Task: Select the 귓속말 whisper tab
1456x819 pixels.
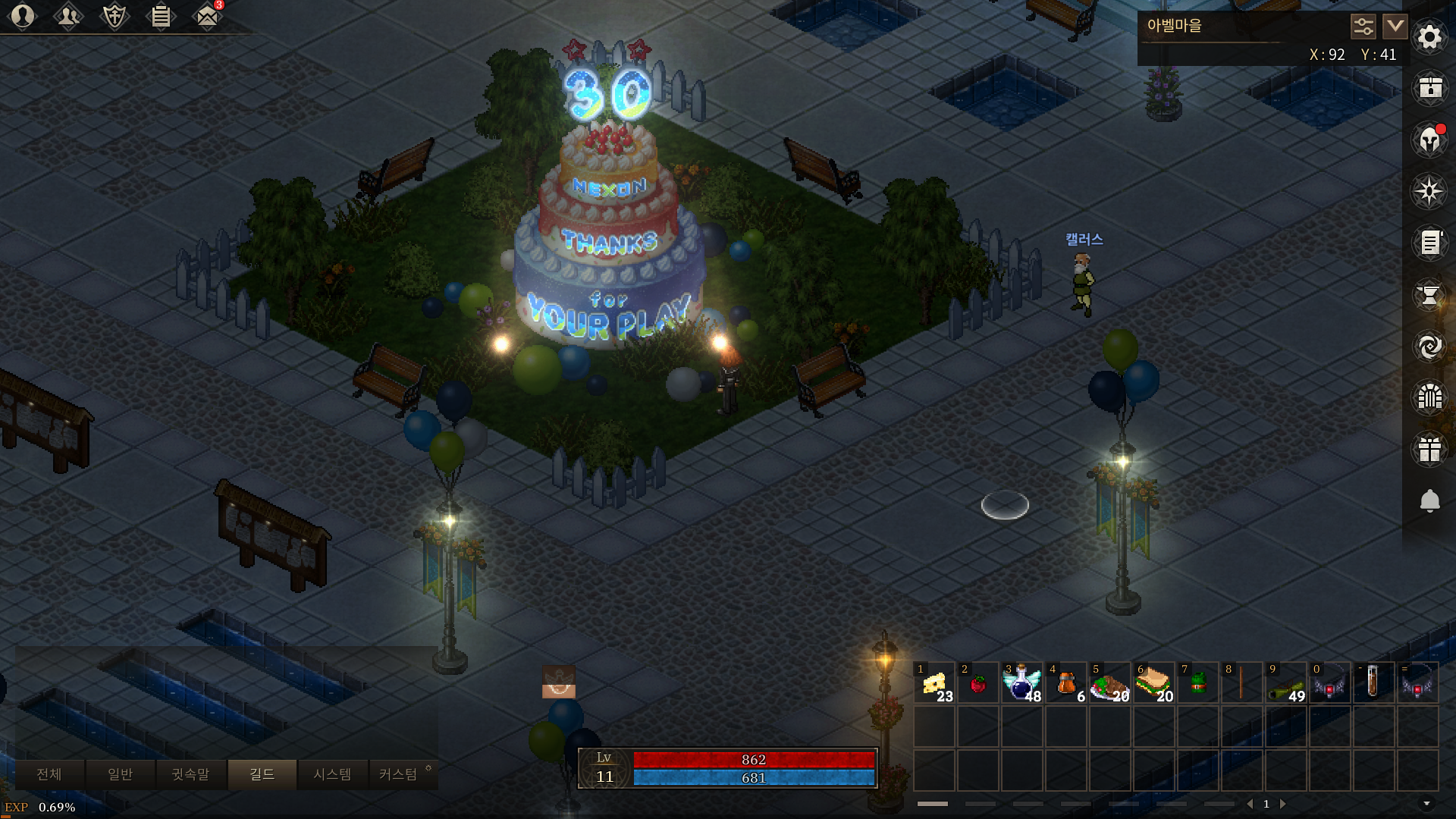Action: tap(190, 774)
